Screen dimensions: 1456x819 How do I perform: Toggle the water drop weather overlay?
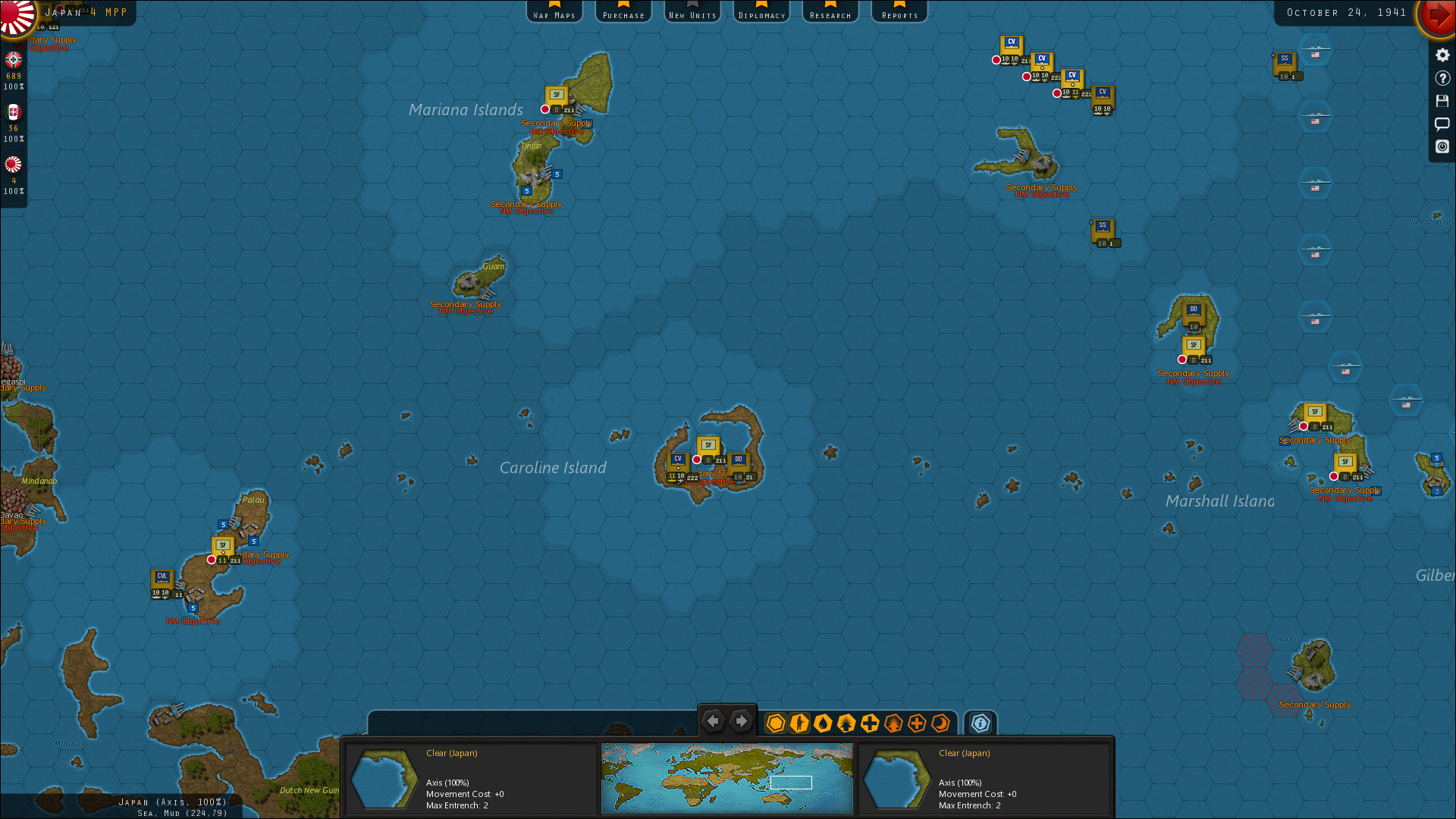(823, 723)
